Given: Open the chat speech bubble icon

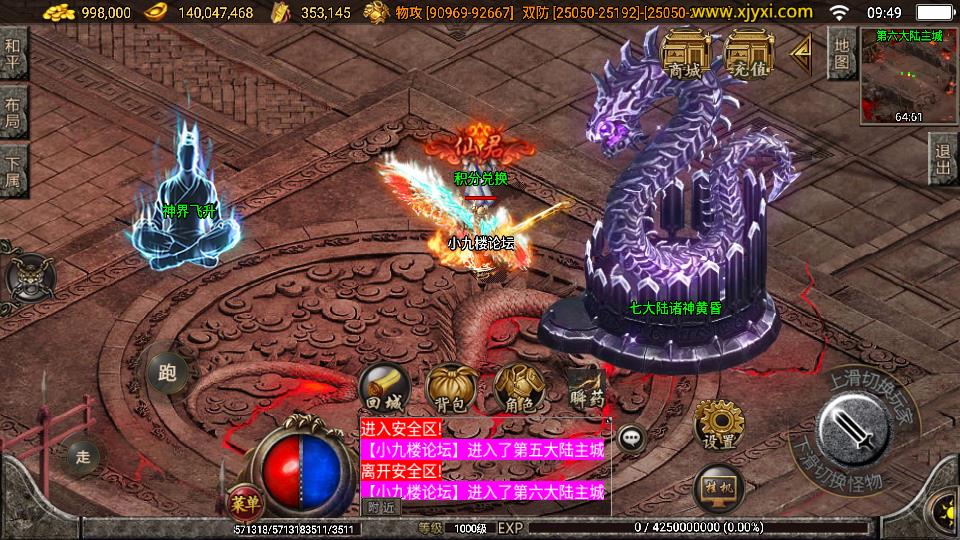Looking at the screenshot, I should pyautogui.click(x=631, y=438).
